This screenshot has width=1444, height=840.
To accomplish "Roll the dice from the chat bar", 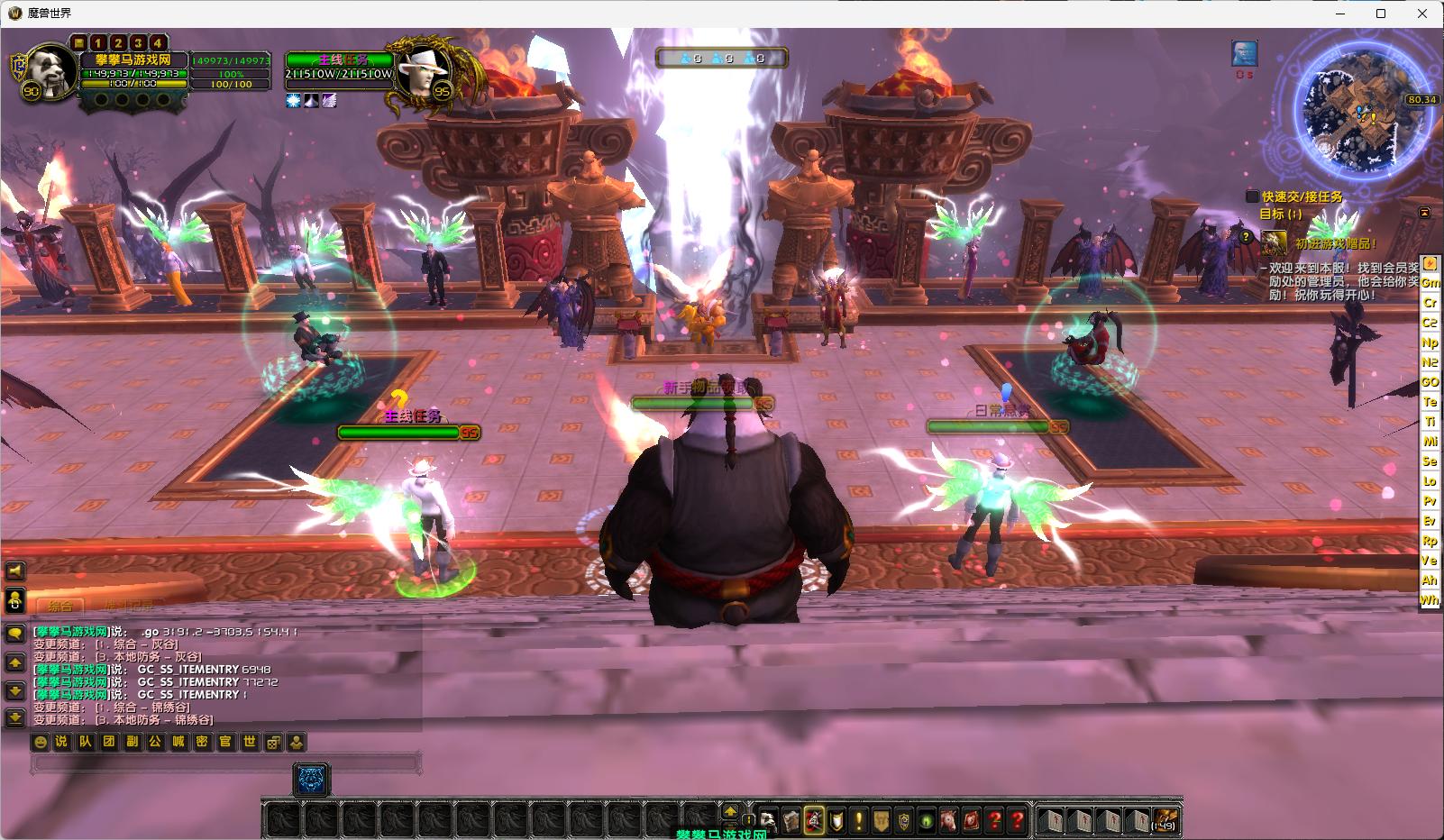I will 273,742.
